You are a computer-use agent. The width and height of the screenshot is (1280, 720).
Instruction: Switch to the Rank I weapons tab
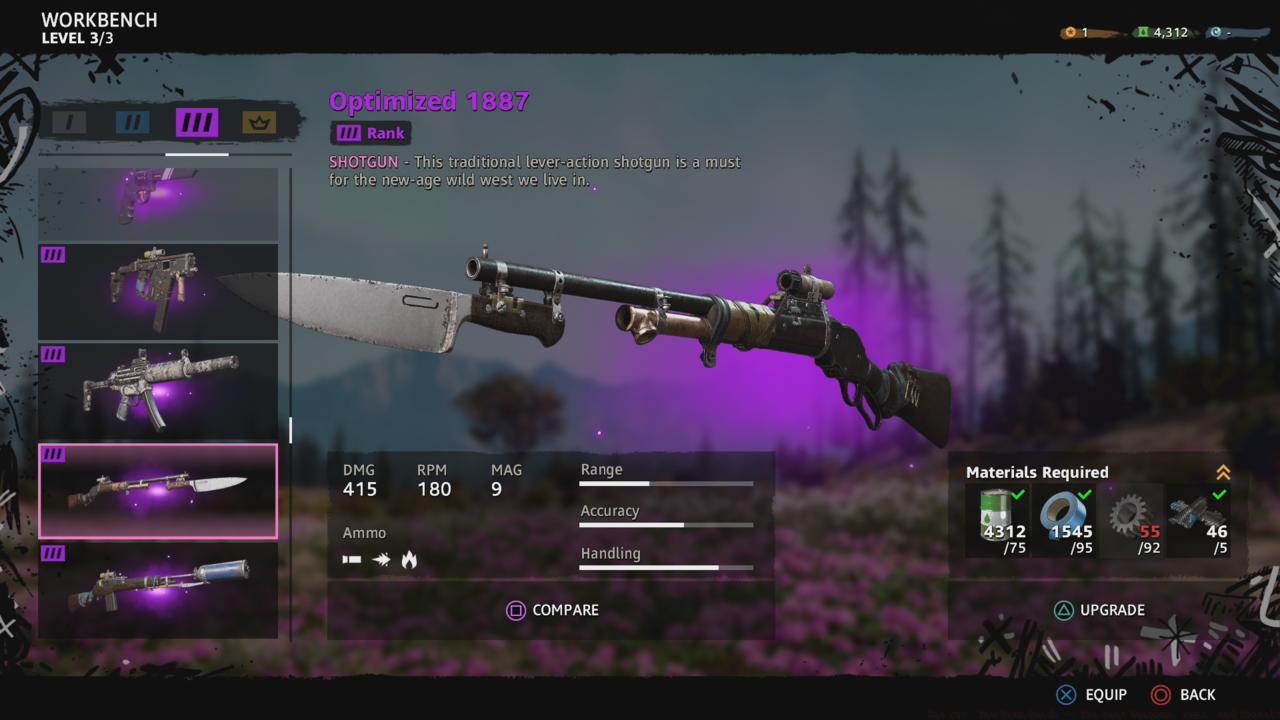pos(68,122)
